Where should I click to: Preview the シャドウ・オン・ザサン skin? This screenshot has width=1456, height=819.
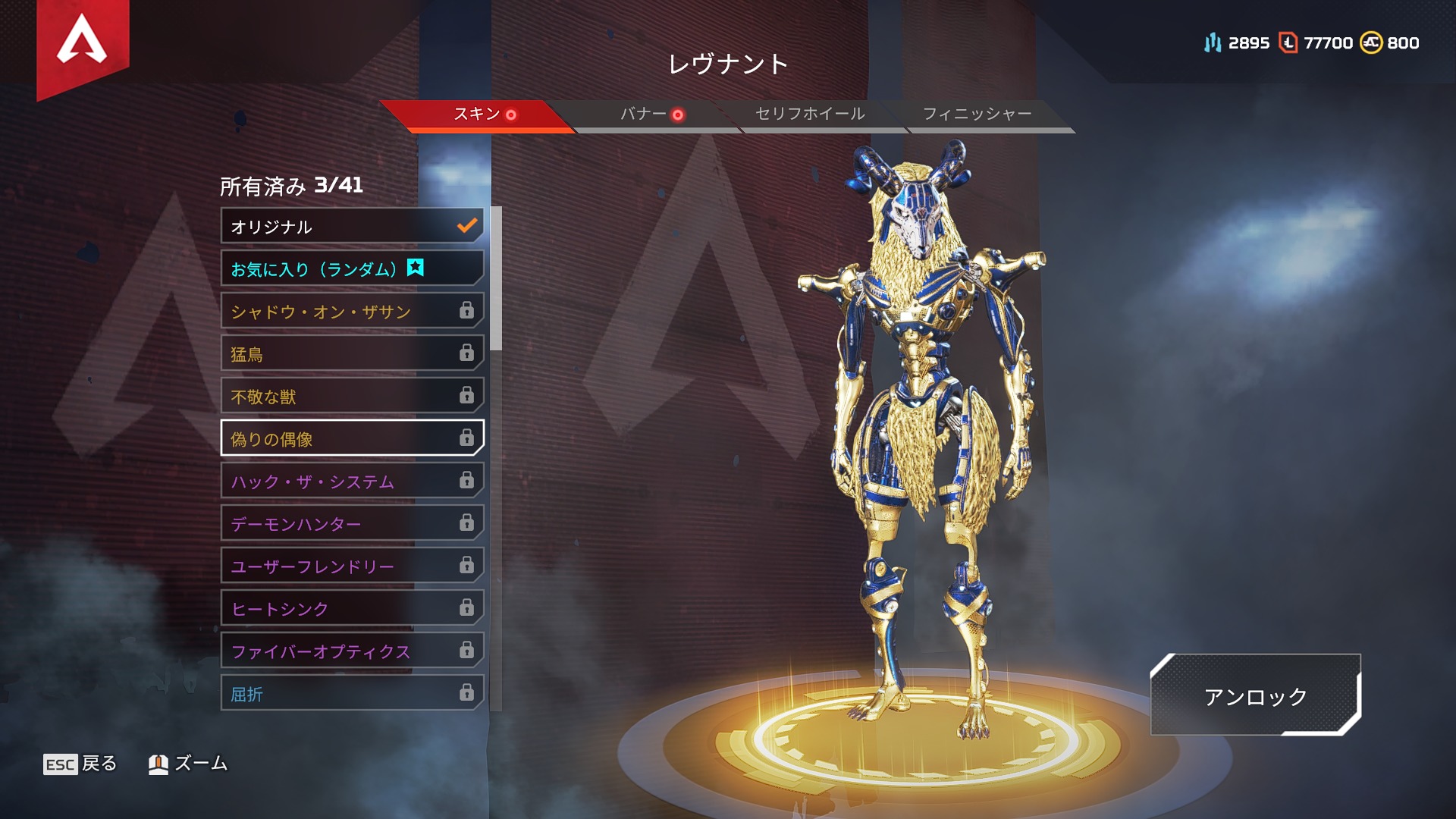coord(352,311)
